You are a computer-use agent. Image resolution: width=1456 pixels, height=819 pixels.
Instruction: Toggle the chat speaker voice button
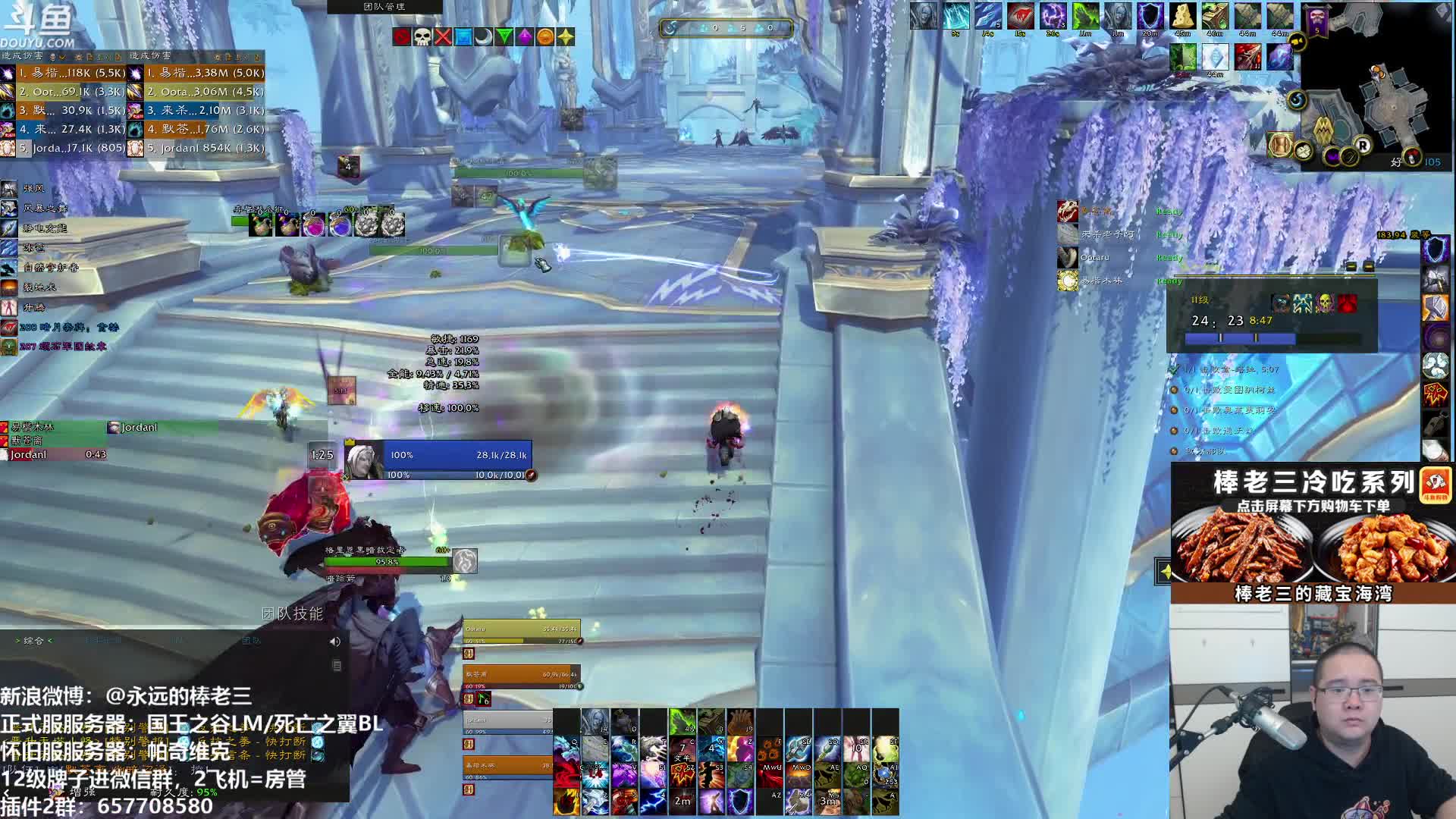click(x=335, y=642)
